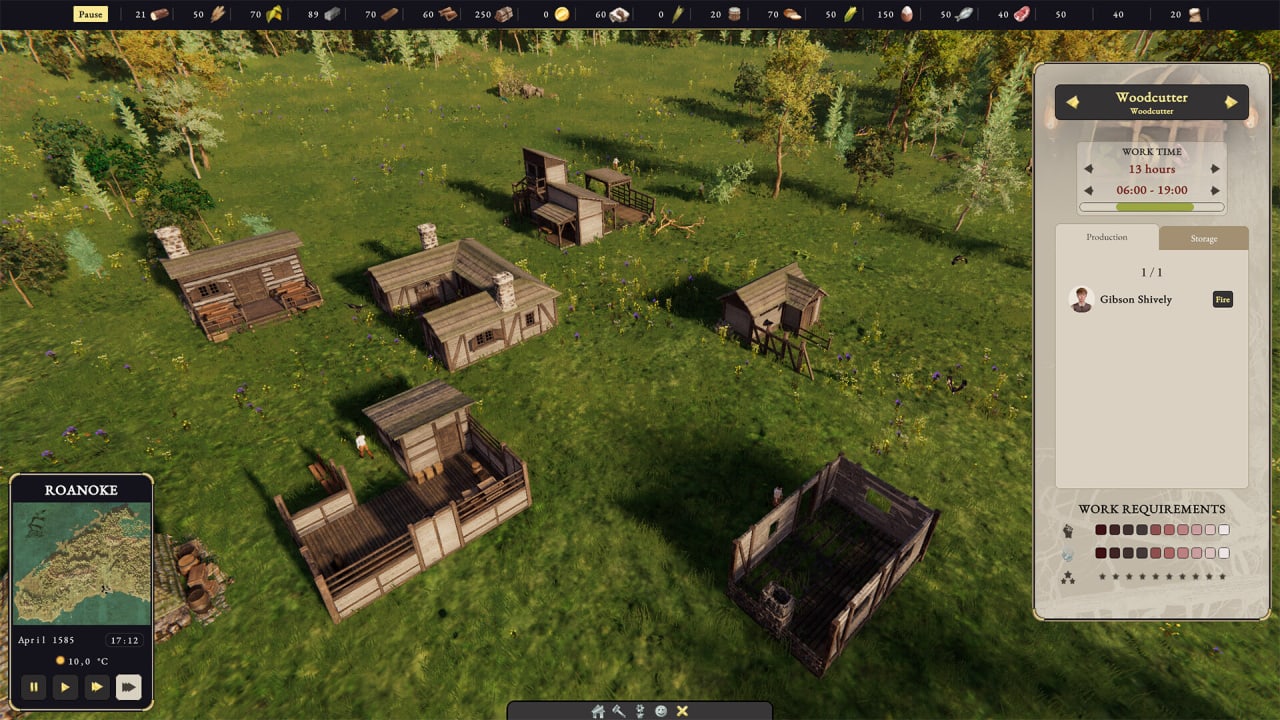The image size is (1280, 720).
Task: Select the hammer tool in bottom toolbar
Action: point(619,711)
